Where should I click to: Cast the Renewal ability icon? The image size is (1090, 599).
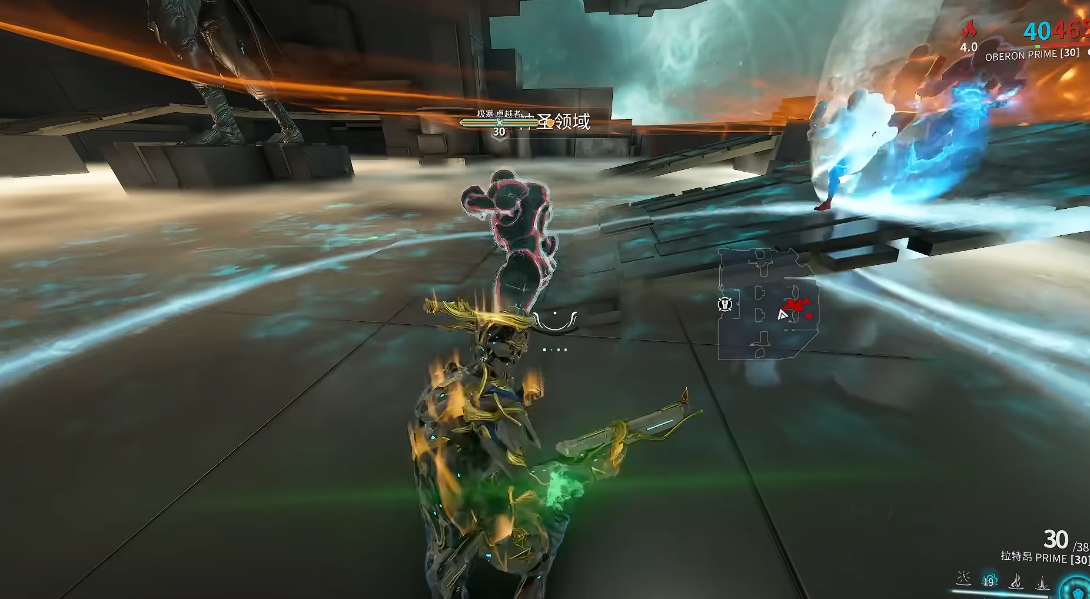(x=1016, y=581)
